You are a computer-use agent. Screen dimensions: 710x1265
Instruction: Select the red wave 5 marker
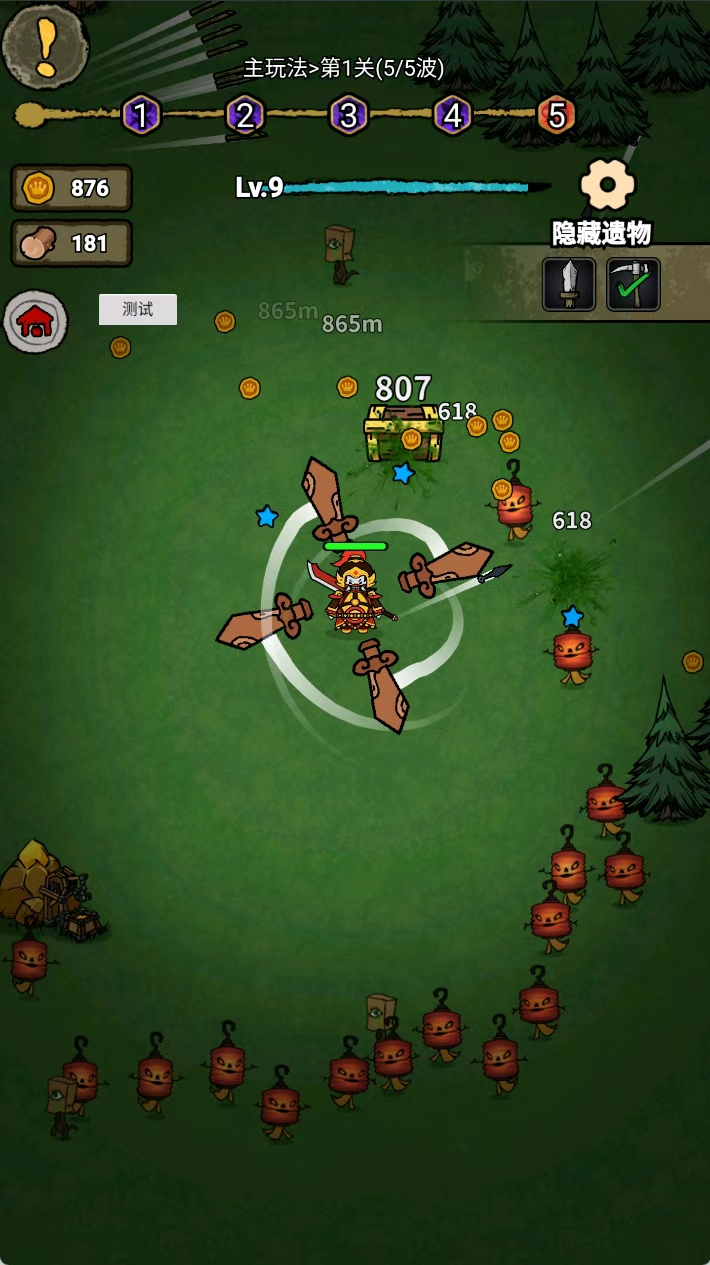point(556,116)
